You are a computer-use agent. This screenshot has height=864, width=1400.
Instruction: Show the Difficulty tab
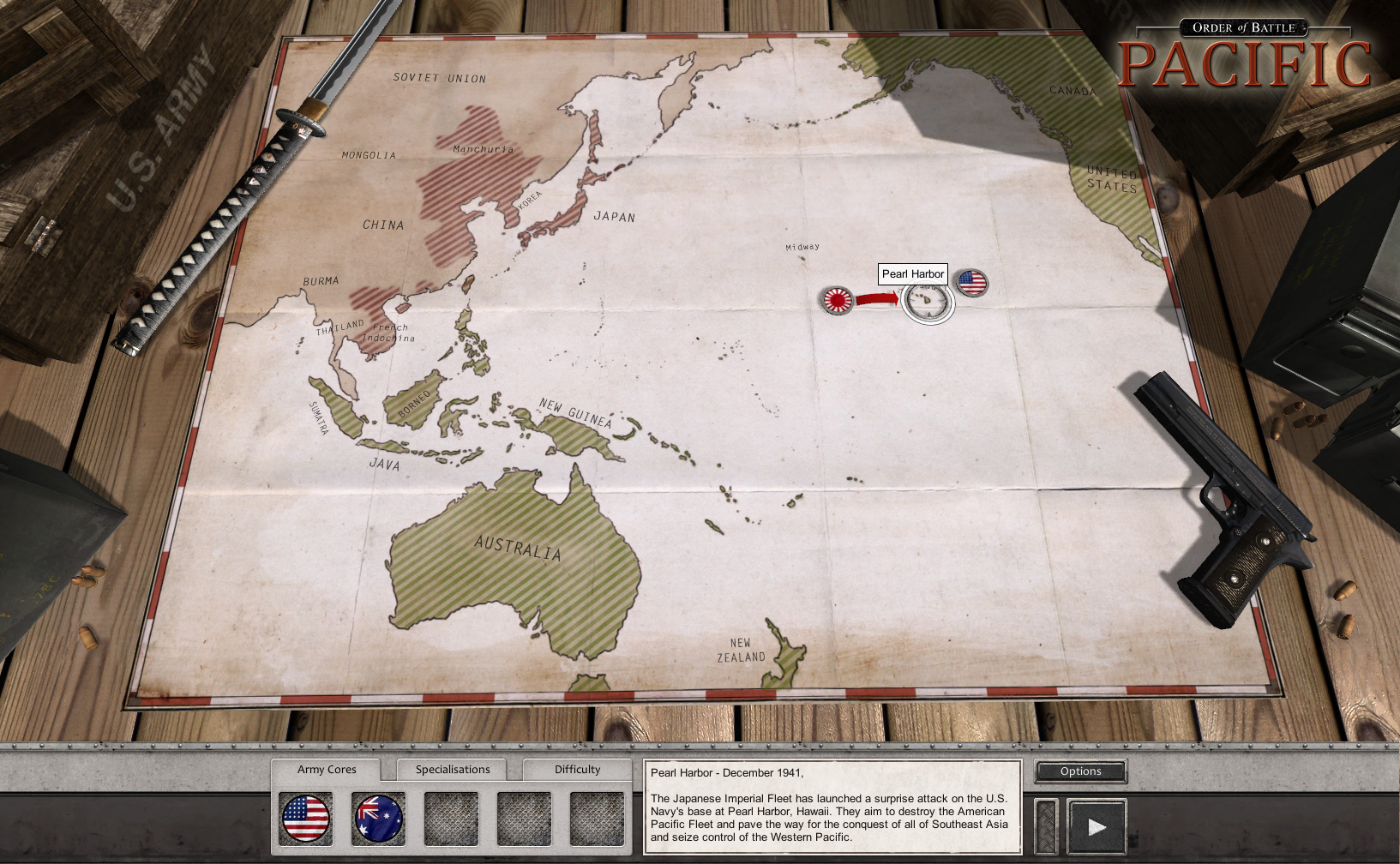tap(577, 770)
